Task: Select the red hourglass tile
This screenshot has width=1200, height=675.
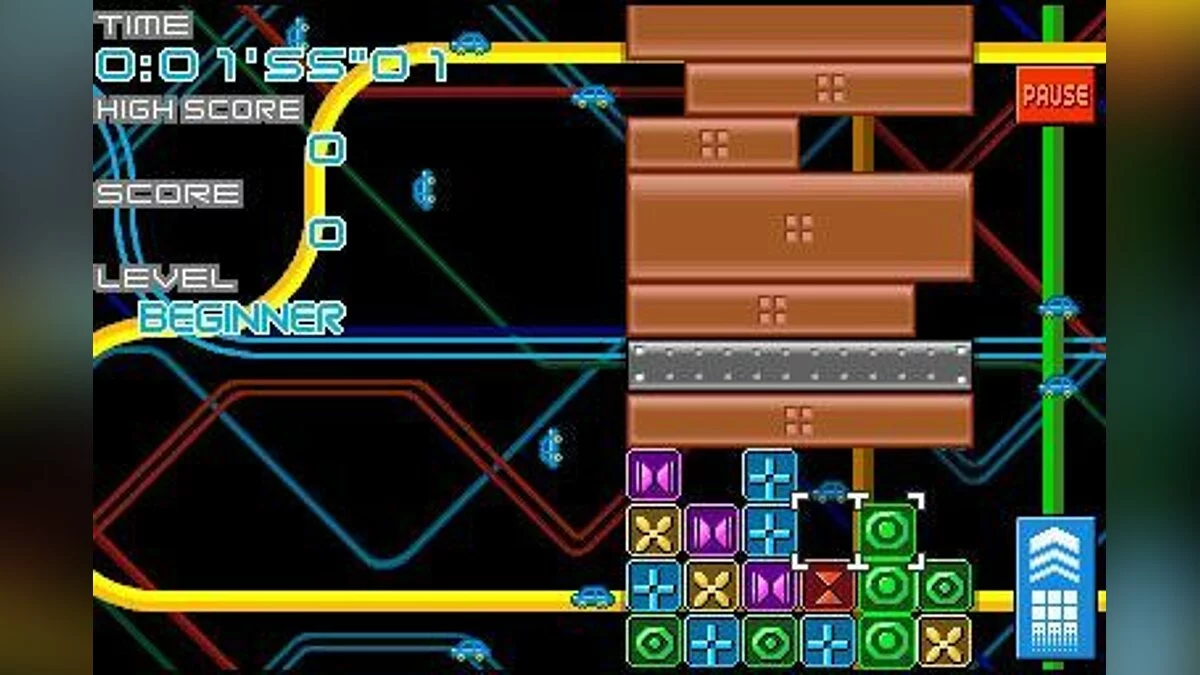Action: coord(828,587)
